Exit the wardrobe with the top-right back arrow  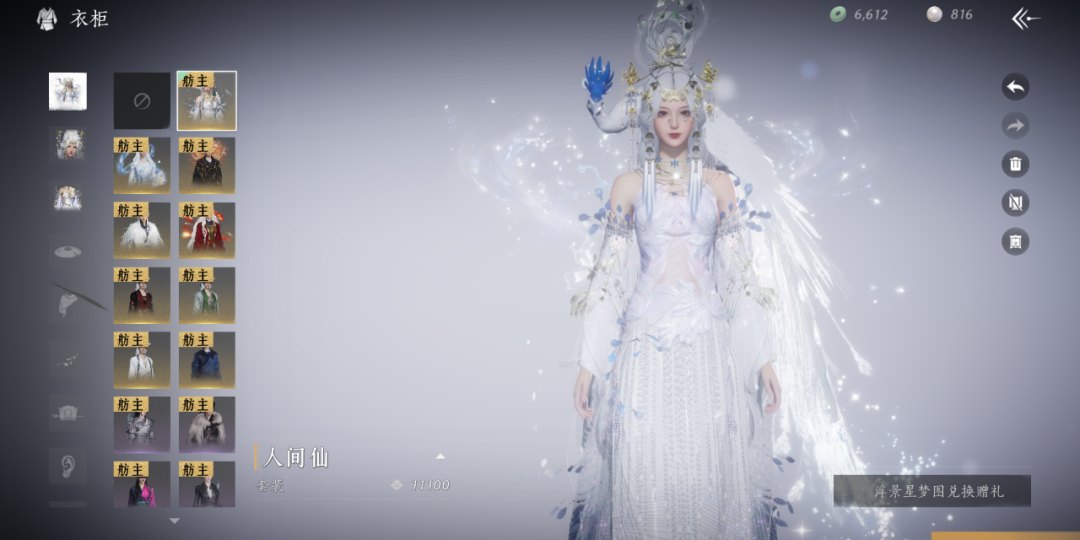[x=1025, y=18]
